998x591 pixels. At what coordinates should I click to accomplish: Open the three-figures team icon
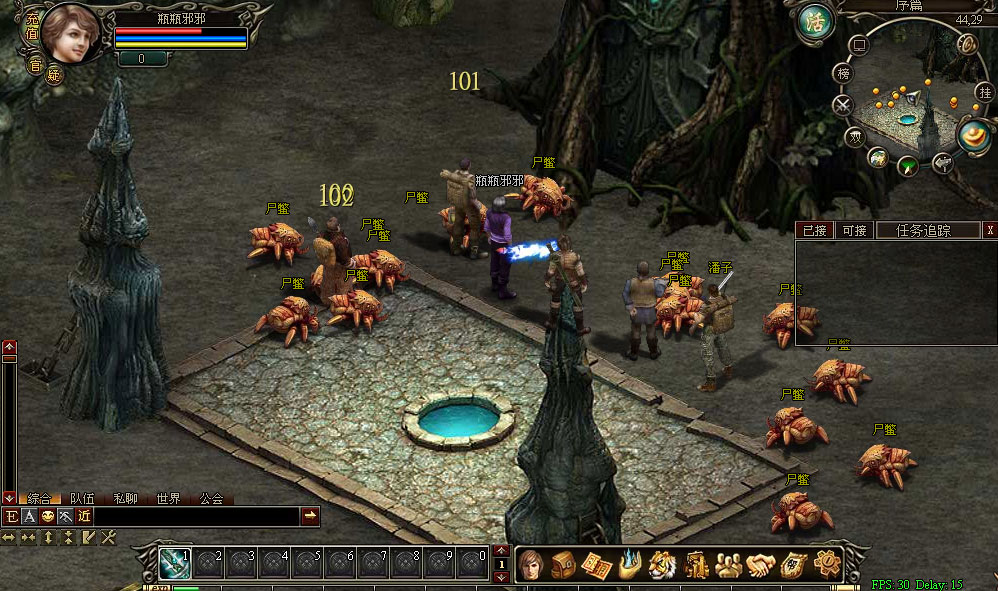pyautogui.click(x=728, y=564)
